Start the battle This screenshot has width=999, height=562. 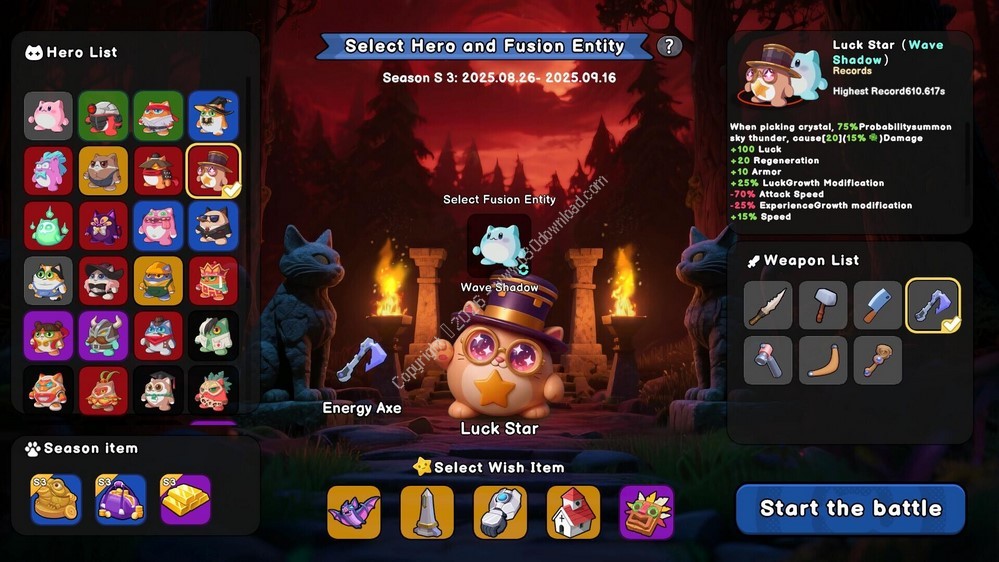[x=850, y=508]
